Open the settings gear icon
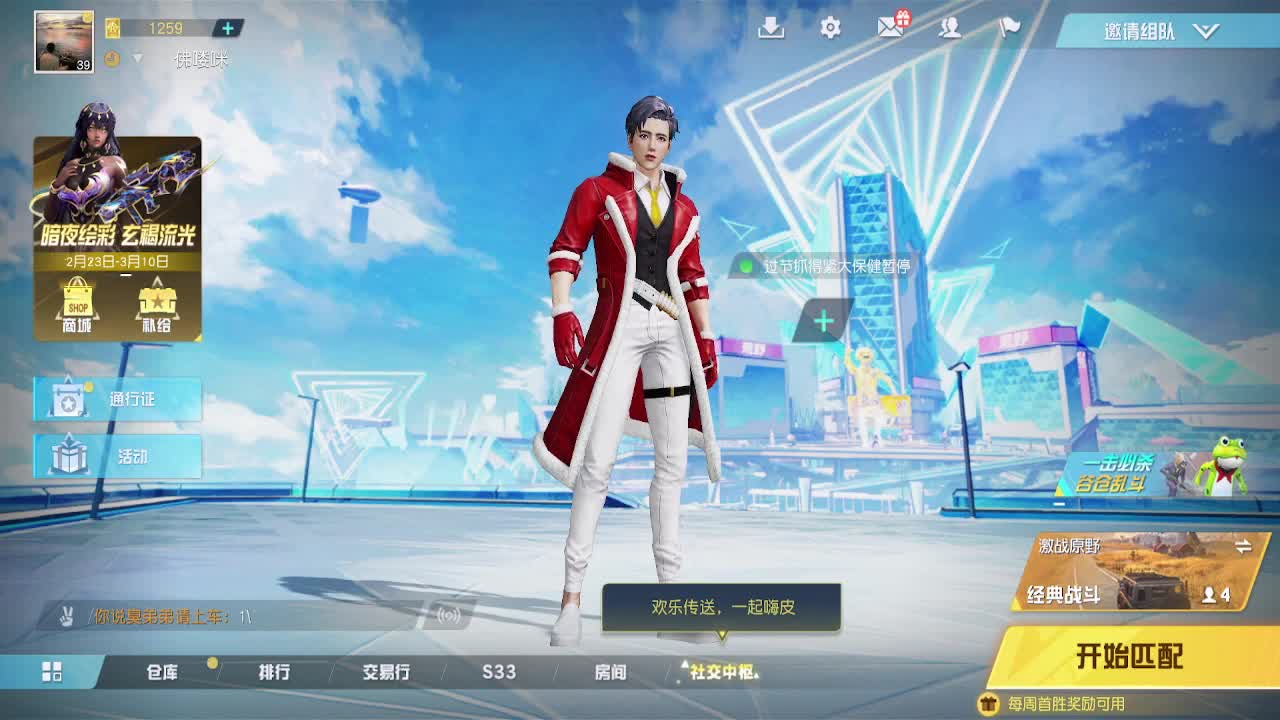 [x=829, y=28]
